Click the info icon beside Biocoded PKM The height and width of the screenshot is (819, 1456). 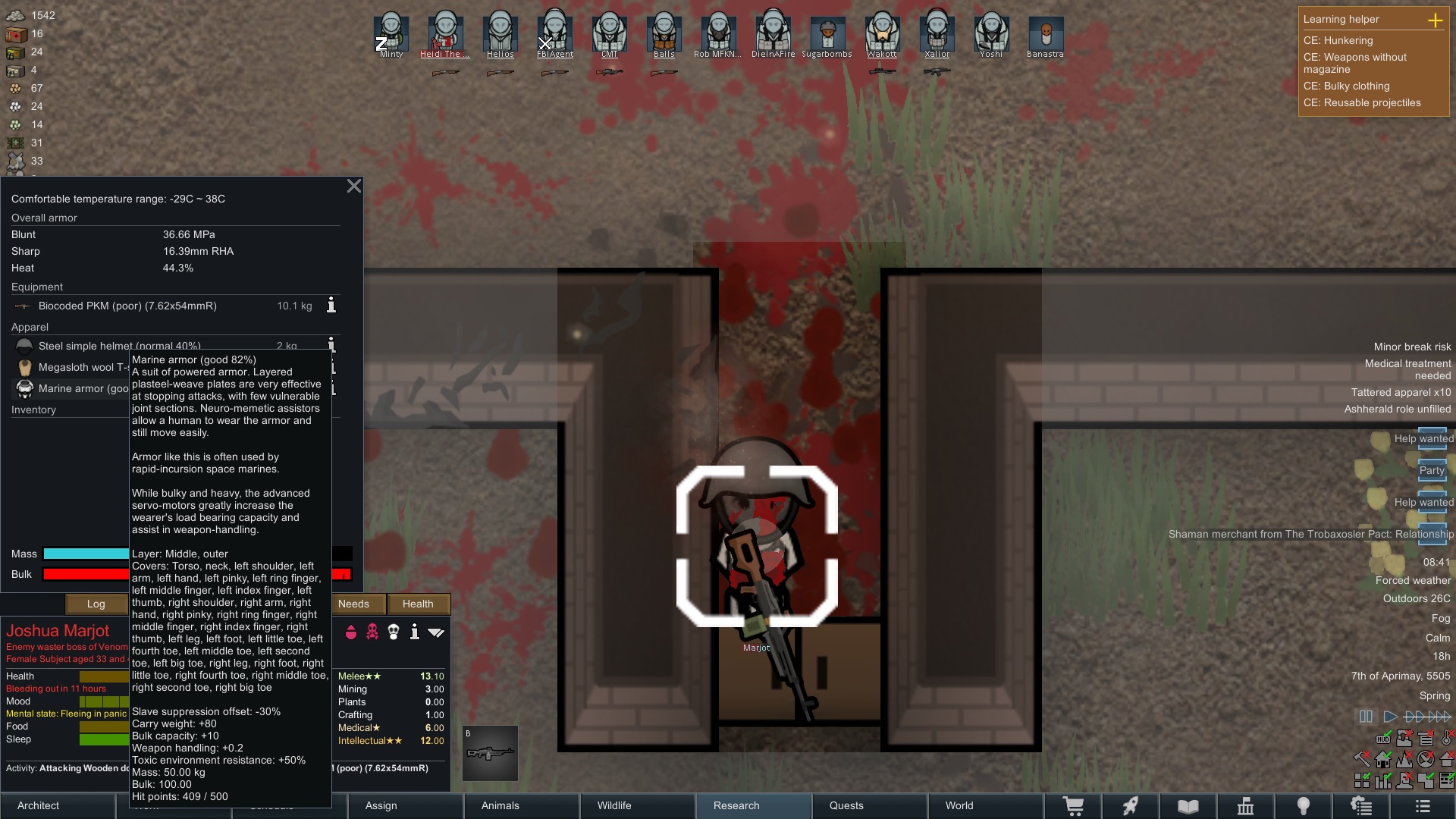(331, 306)
